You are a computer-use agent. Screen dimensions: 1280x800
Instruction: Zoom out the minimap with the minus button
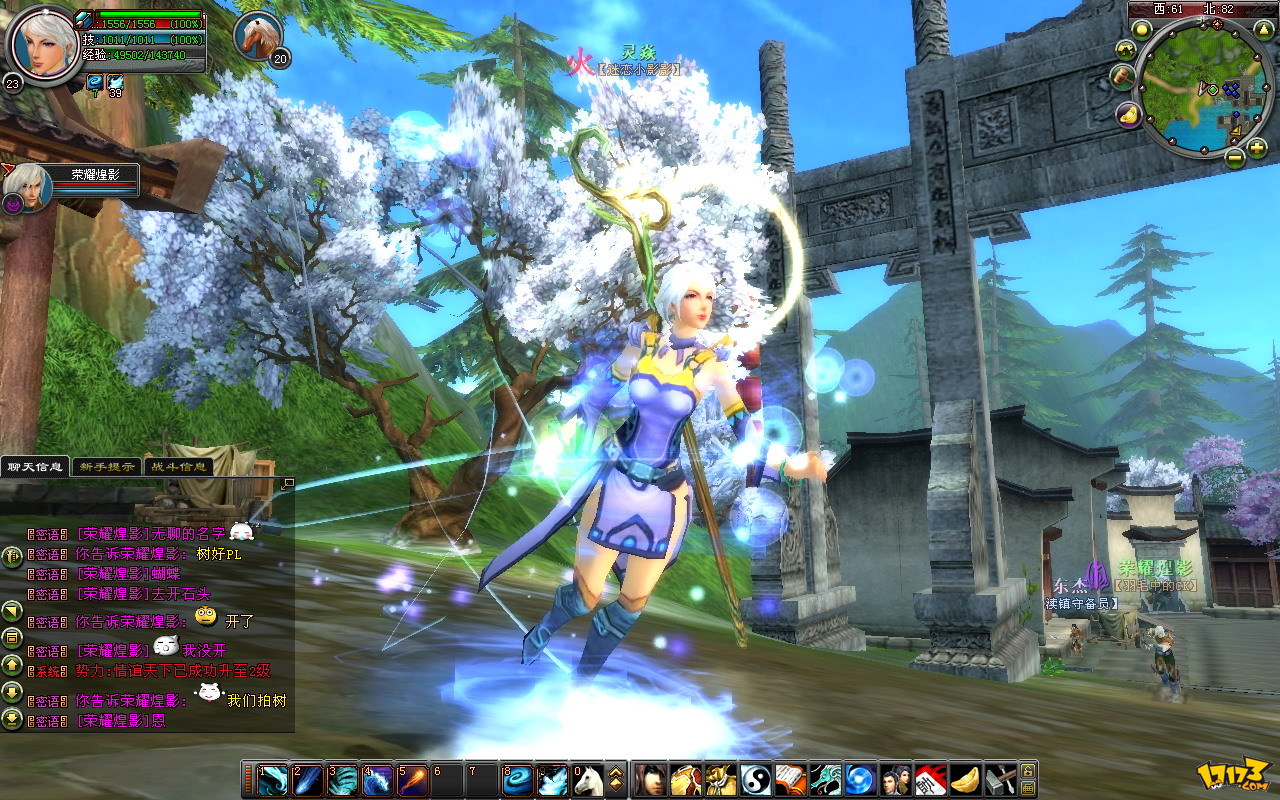pyautogui.click(x=1235, y=156)
